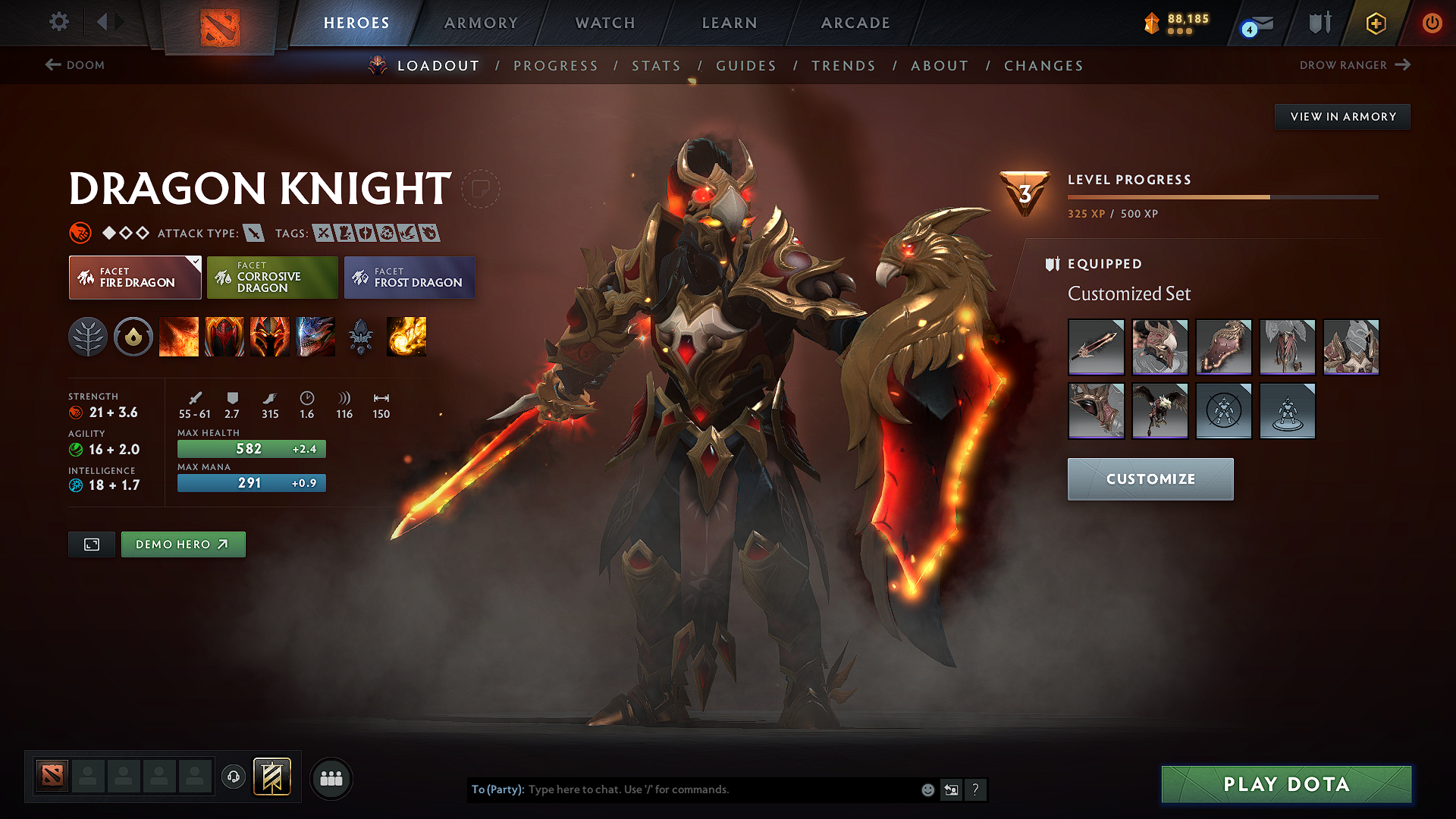Select the Corrosive Dragon facet
The height and width of the screenshot is (819, 1456).
tap(272, 278)
